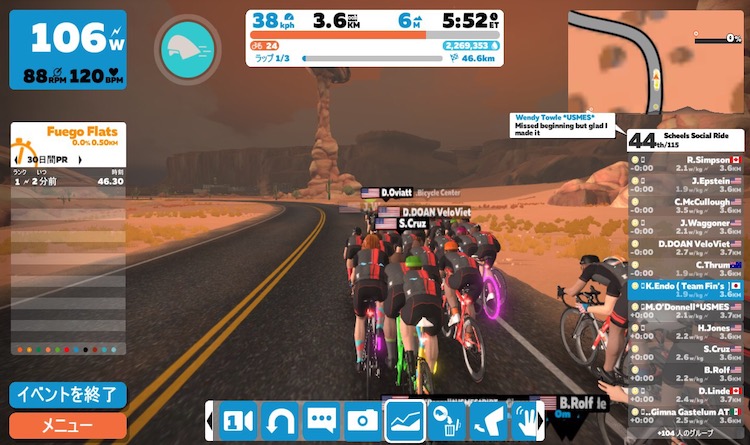The width and height of the screenshot is (750, 445).
Task: Open the chat message speech bubble
Action: (x=322, y=421)
